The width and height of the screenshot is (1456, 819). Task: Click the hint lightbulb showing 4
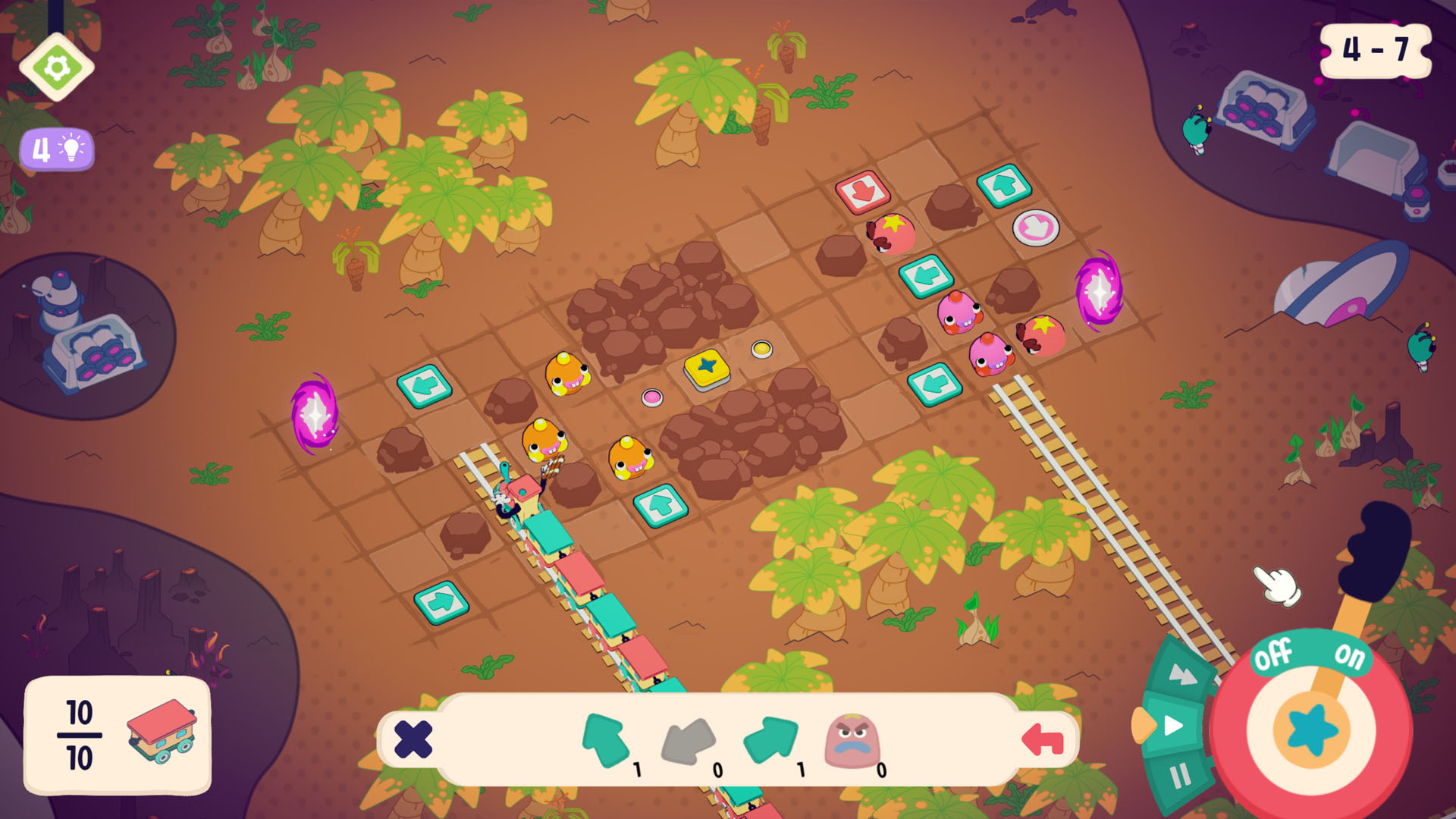(56, 149)
